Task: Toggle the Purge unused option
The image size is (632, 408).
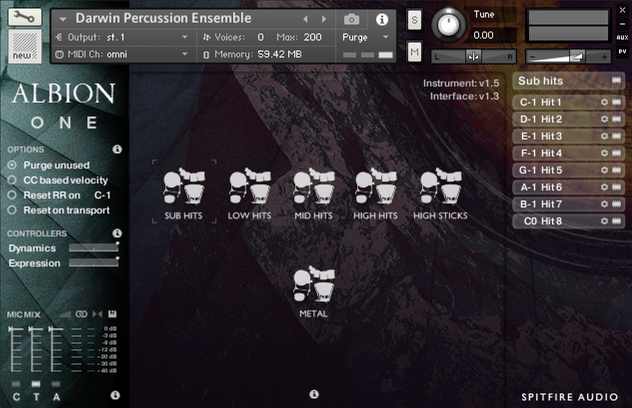Action: click(x=13, y=165)
